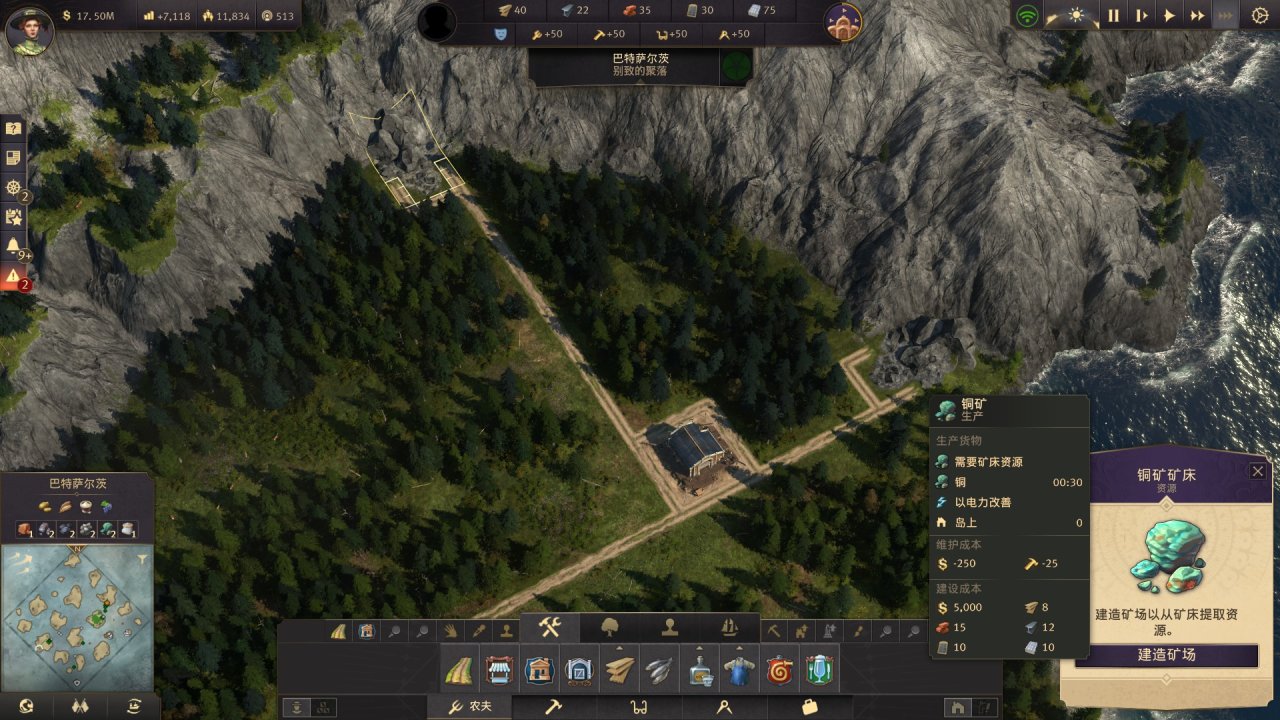This screenshot has height=720, width=1280.
Task: Open the diplomacy flags menu
Action: 79,706
